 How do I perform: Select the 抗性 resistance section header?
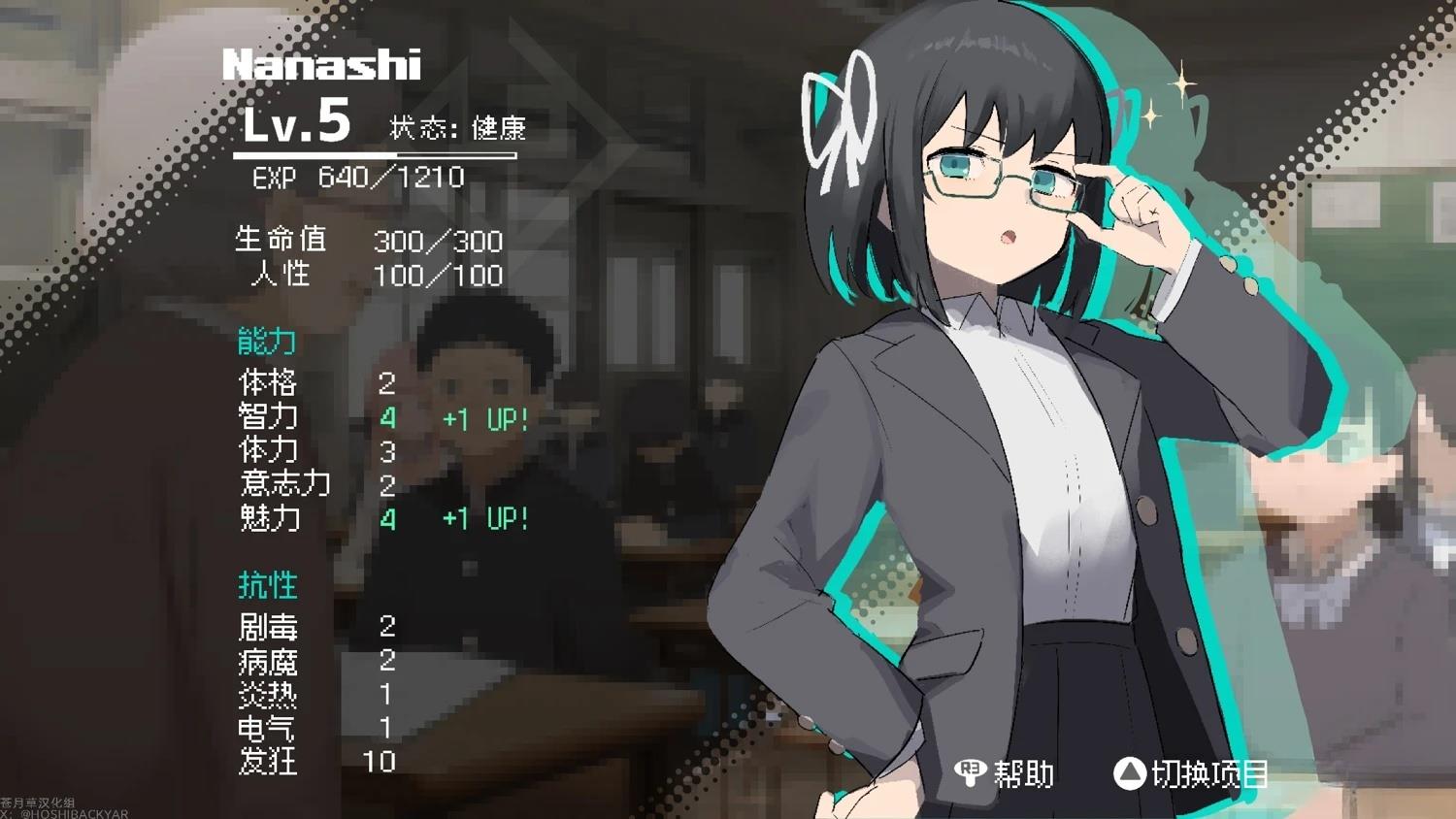268,584
